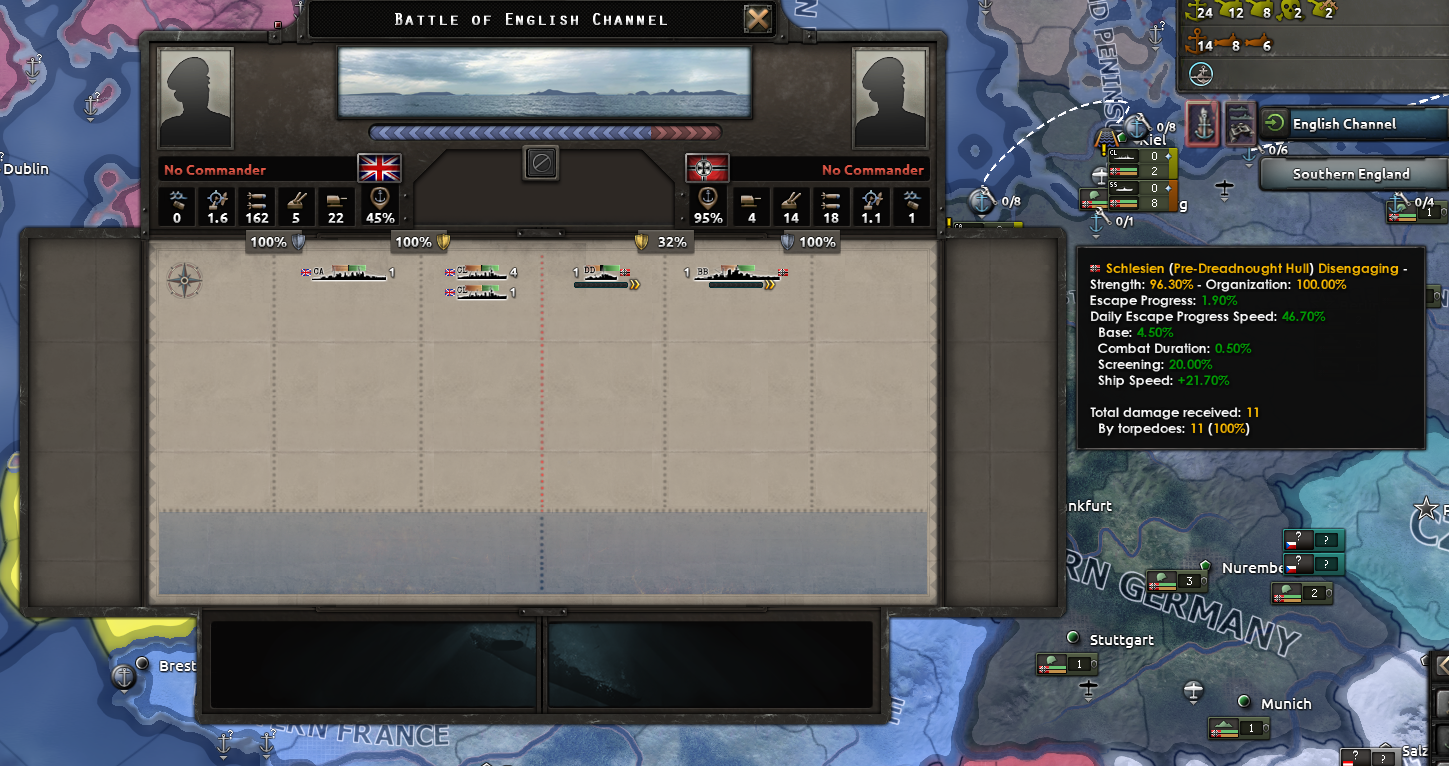Click the compass rose icon on battle grid
1449x766 pixels.
tap(185, 280)
